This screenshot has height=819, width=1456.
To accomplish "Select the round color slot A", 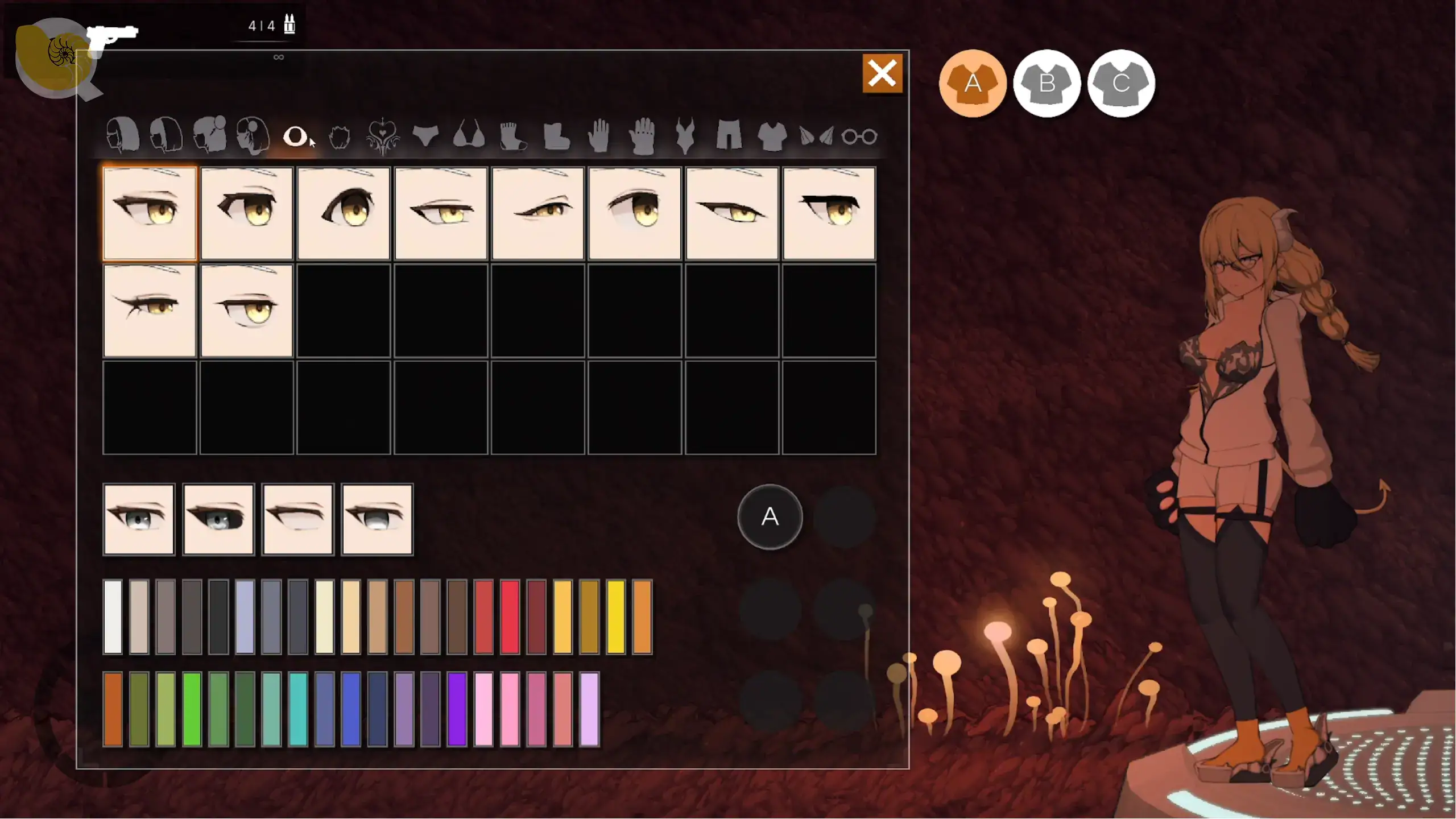I will pyautogui.click(x=770, y=516).
